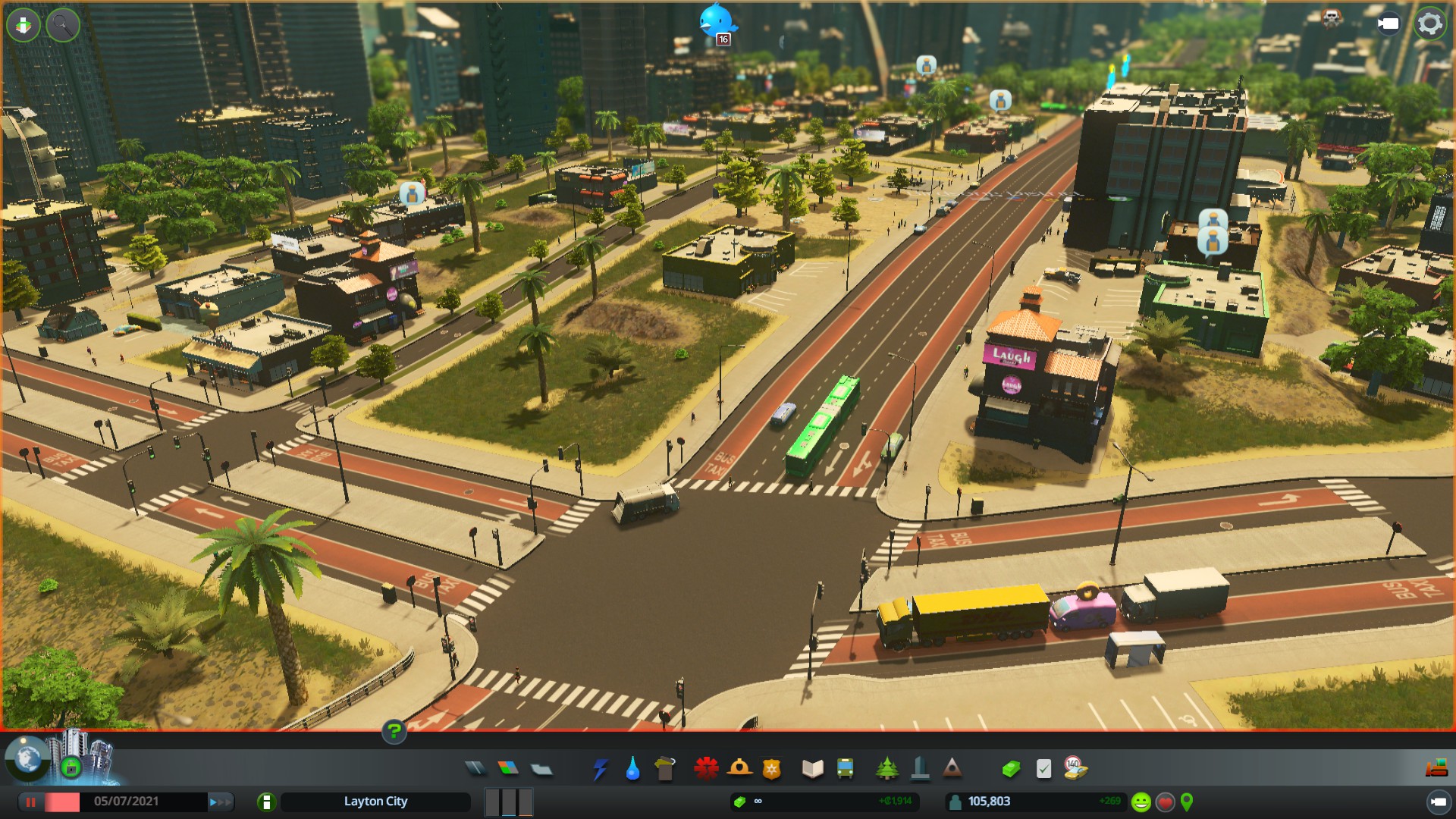1456x819 pixels.
Task: Open the gear settings menu
Action: tap(1430, 24)
